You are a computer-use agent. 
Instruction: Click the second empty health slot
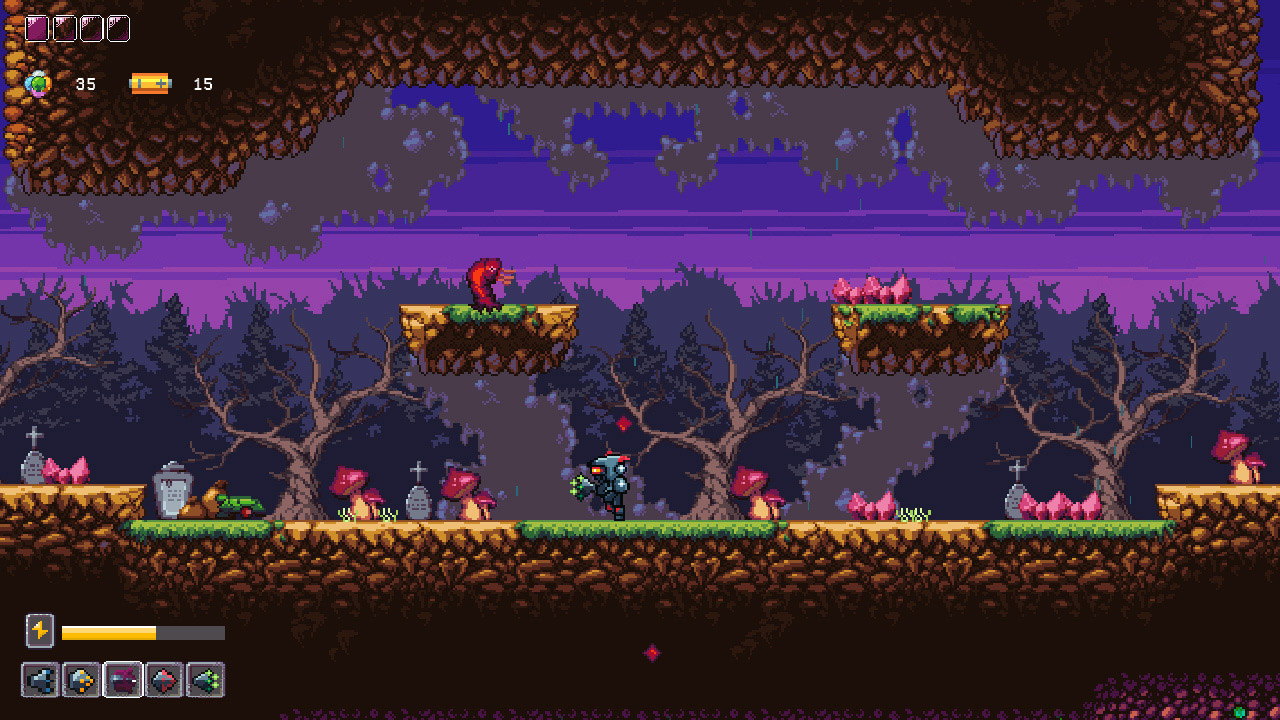[x=90, y=28]
